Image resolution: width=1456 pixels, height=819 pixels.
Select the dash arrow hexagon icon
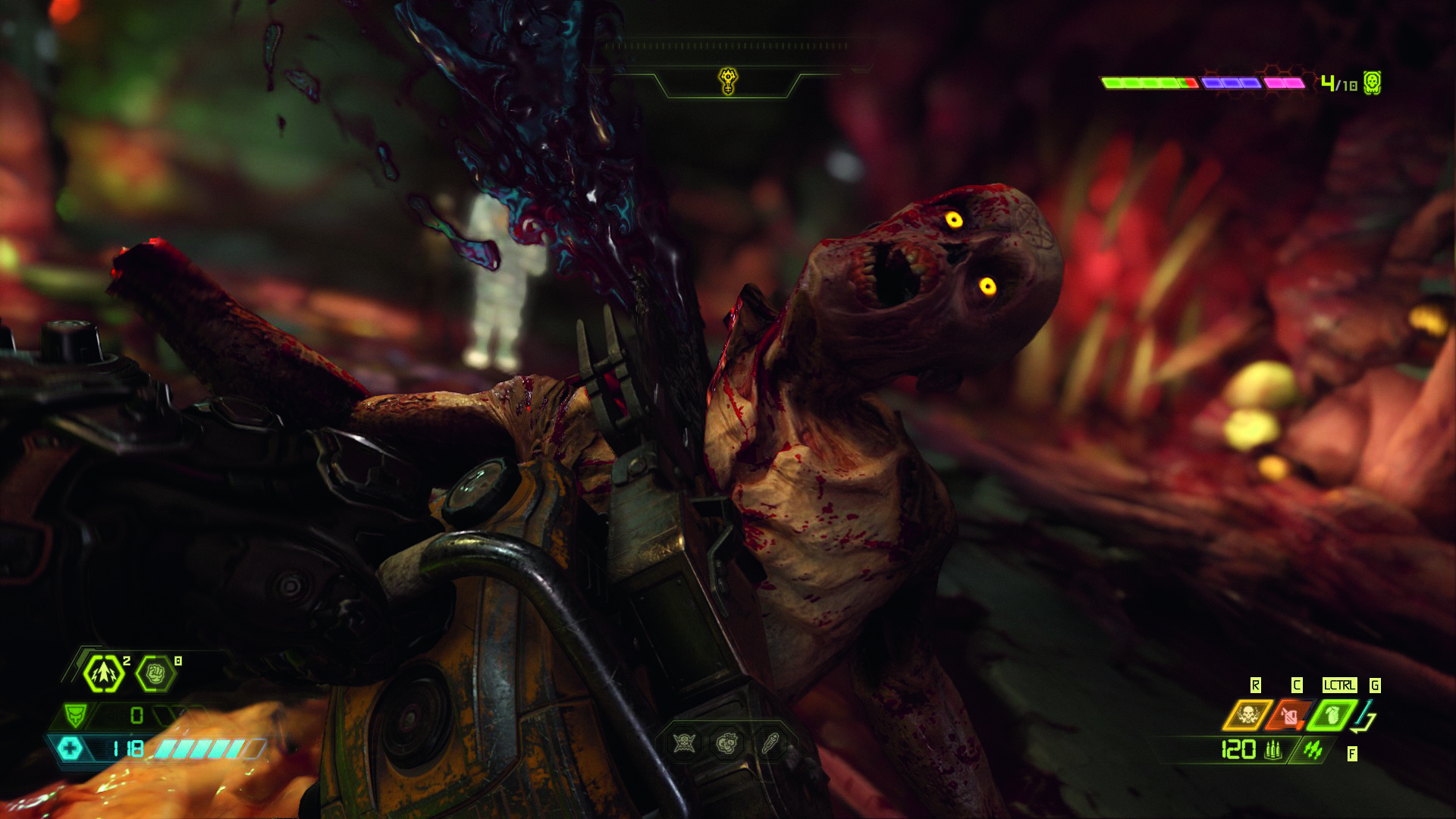(103, 673)
